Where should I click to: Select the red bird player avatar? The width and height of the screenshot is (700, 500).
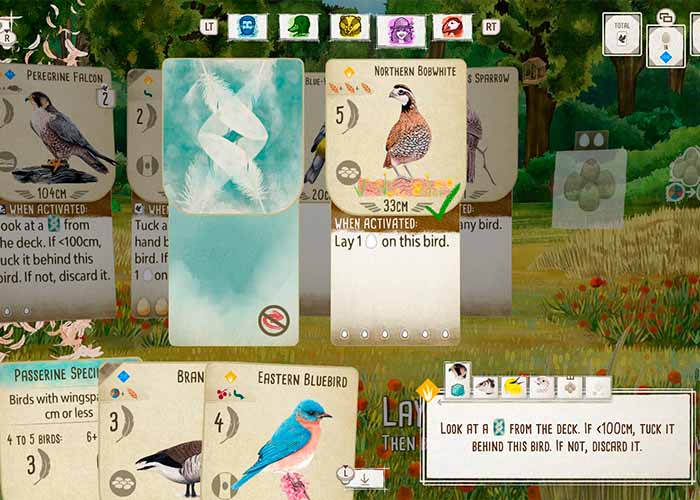(x=452, y=27)
